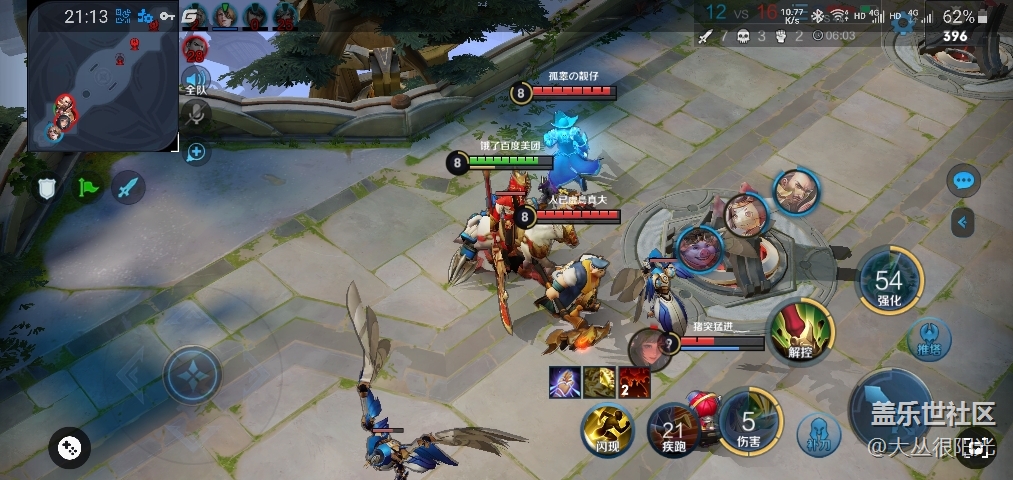Target the bearded enemy hero portrait
Viewport: 1013px width, 480px height.
(796, 191)
